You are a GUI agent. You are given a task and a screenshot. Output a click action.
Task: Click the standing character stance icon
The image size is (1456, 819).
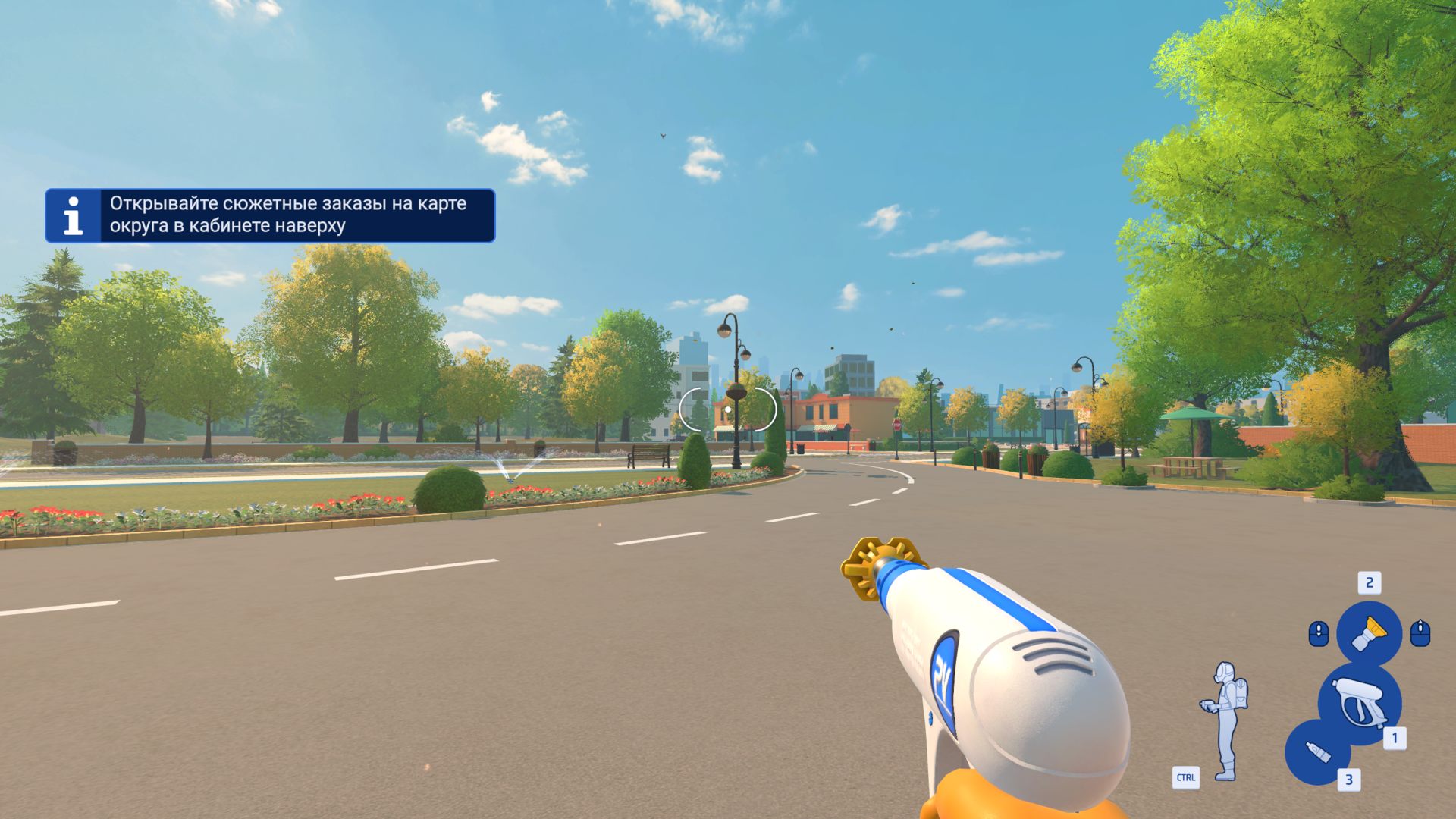1225,720
